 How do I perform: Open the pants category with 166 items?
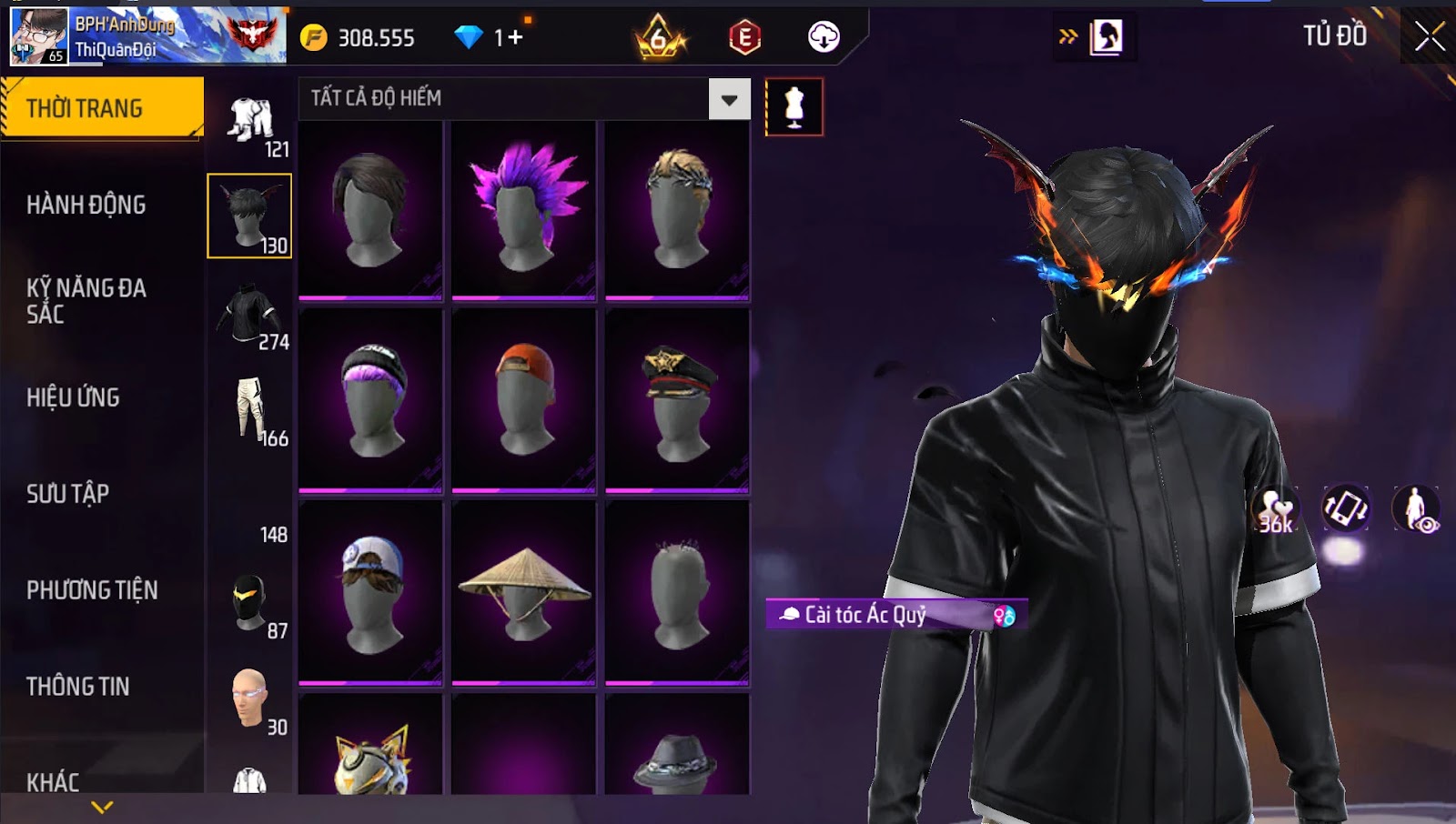coord(251,411)
